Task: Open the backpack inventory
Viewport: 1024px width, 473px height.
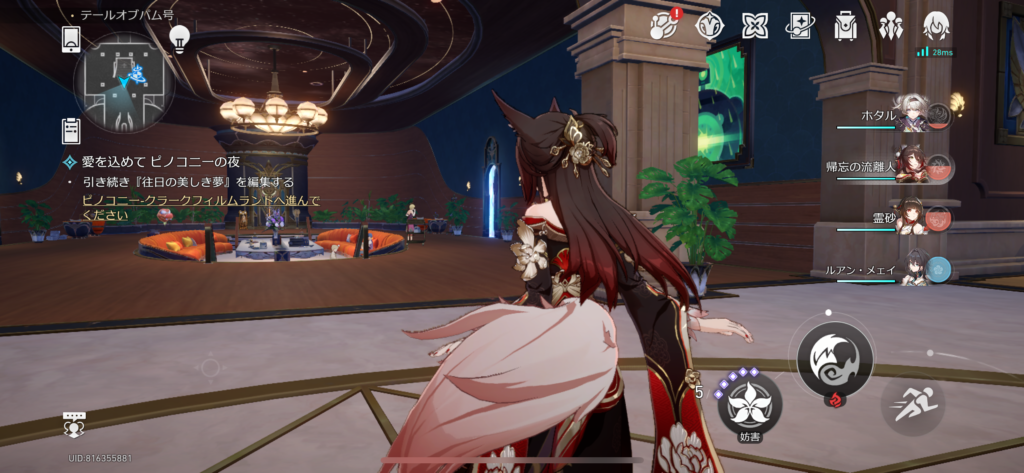Action: pyautogui.click(x=845, y=26)
